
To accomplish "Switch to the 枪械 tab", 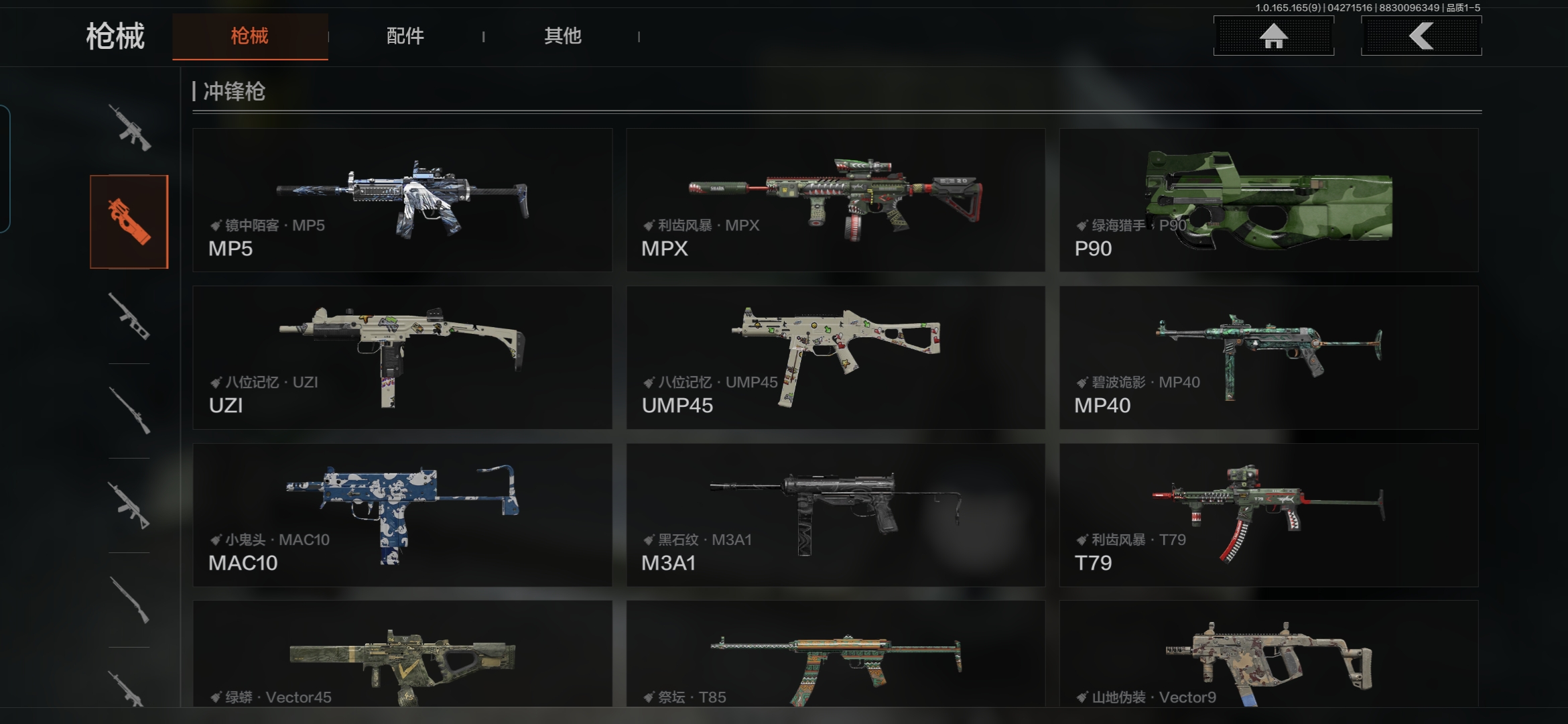I will click(249, 36).
